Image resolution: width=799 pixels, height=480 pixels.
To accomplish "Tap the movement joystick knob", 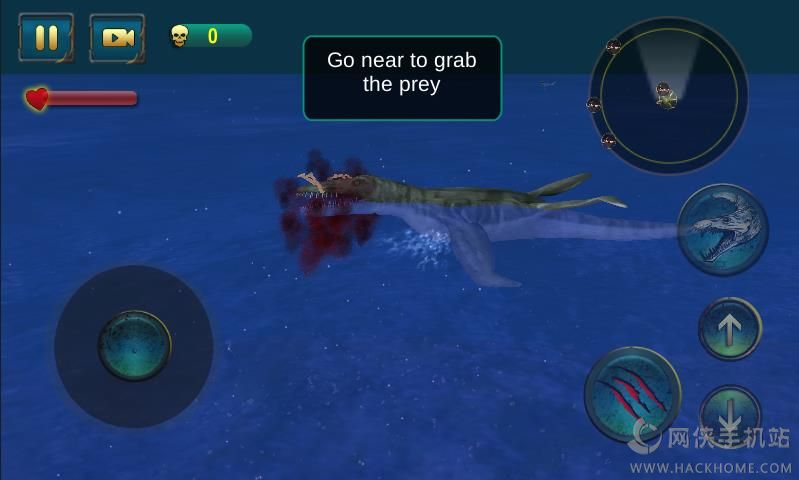I will [x=134, y=346].
